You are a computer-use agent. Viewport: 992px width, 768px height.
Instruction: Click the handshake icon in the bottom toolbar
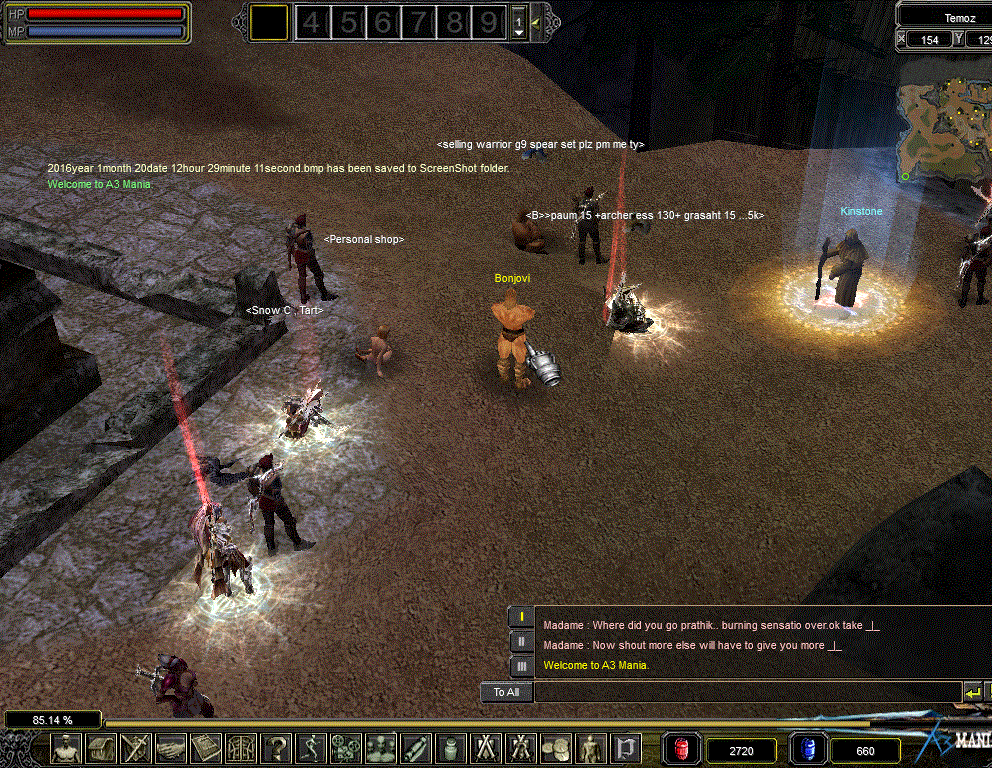171,748
